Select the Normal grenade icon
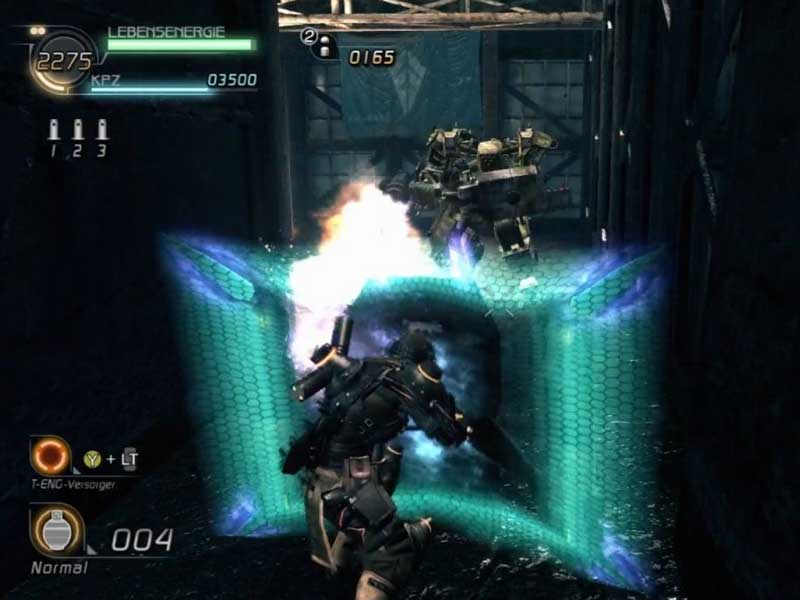 click(x=50, y=531)
